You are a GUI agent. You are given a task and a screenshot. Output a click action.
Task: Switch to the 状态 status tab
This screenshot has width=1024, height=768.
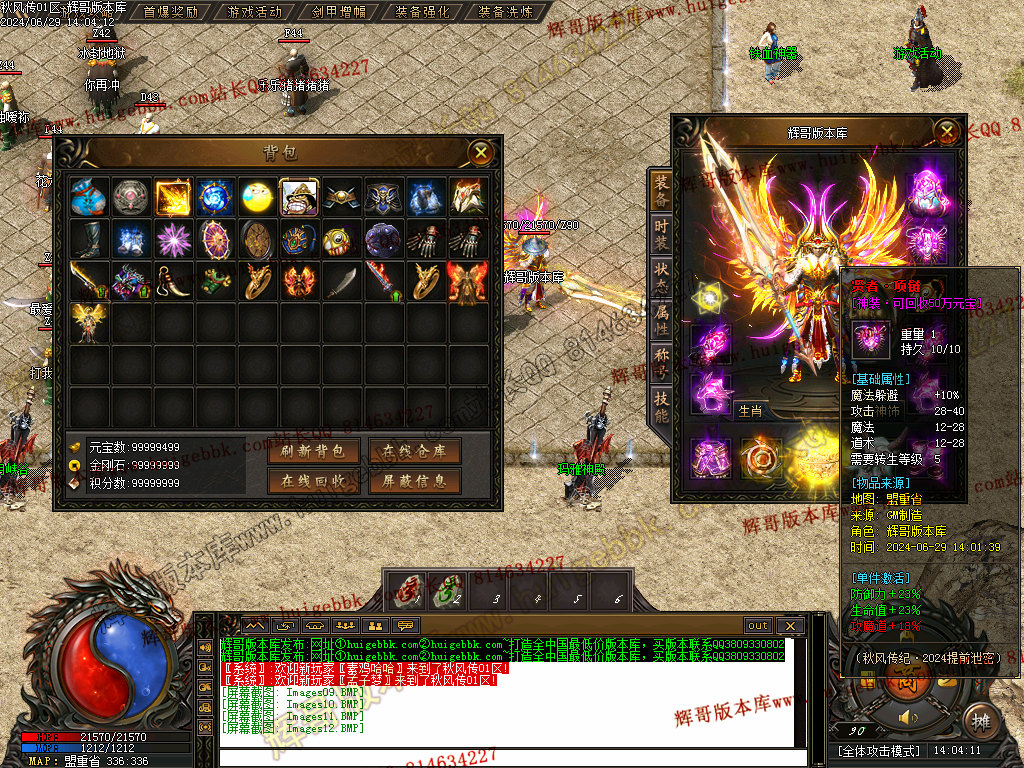pyautogui.click(x=662, y=276)
